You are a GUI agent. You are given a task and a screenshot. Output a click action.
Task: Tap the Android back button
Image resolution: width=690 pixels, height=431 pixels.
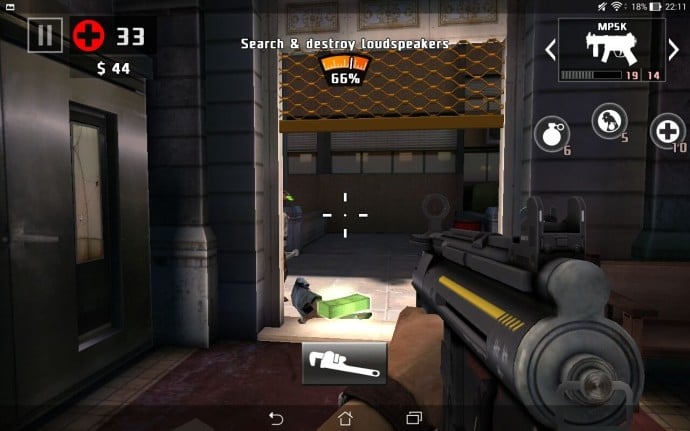click(x=277, y=416)
